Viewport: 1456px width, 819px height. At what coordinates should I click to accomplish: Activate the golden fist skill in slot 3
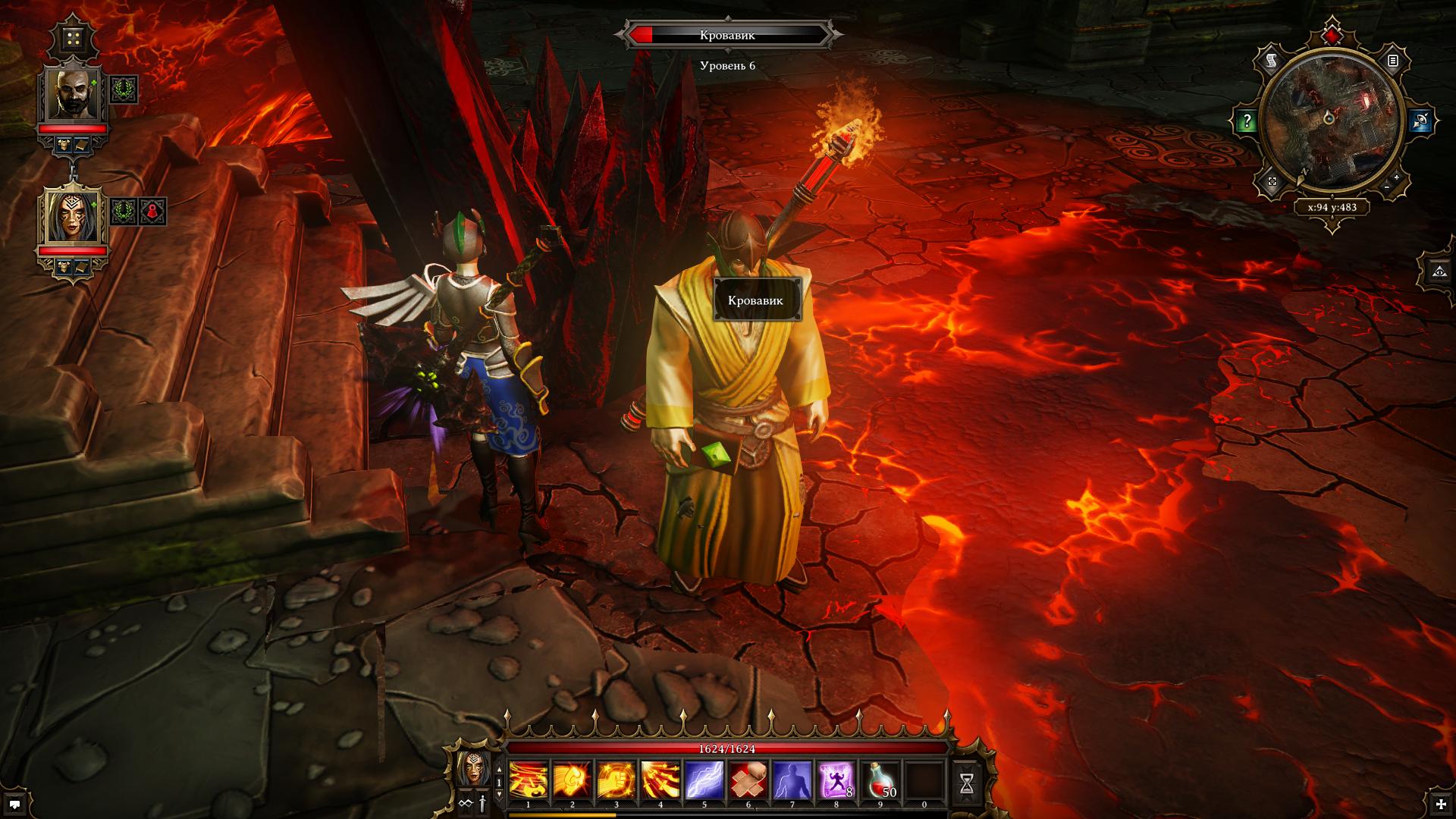(617, 780)
